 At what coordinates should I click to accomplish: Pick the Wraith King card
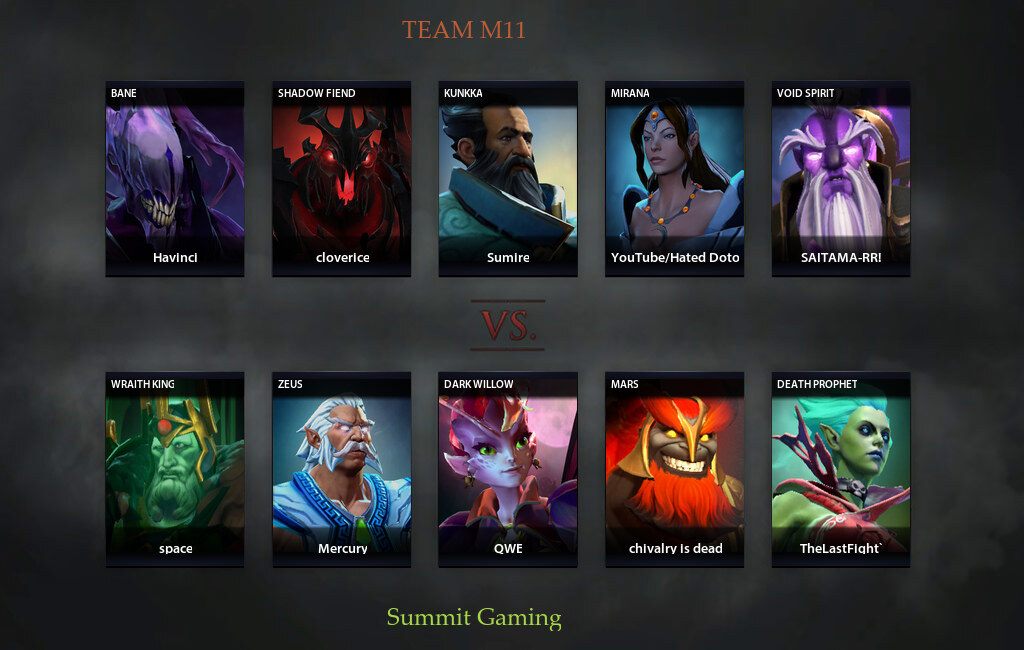coord(175,469)
